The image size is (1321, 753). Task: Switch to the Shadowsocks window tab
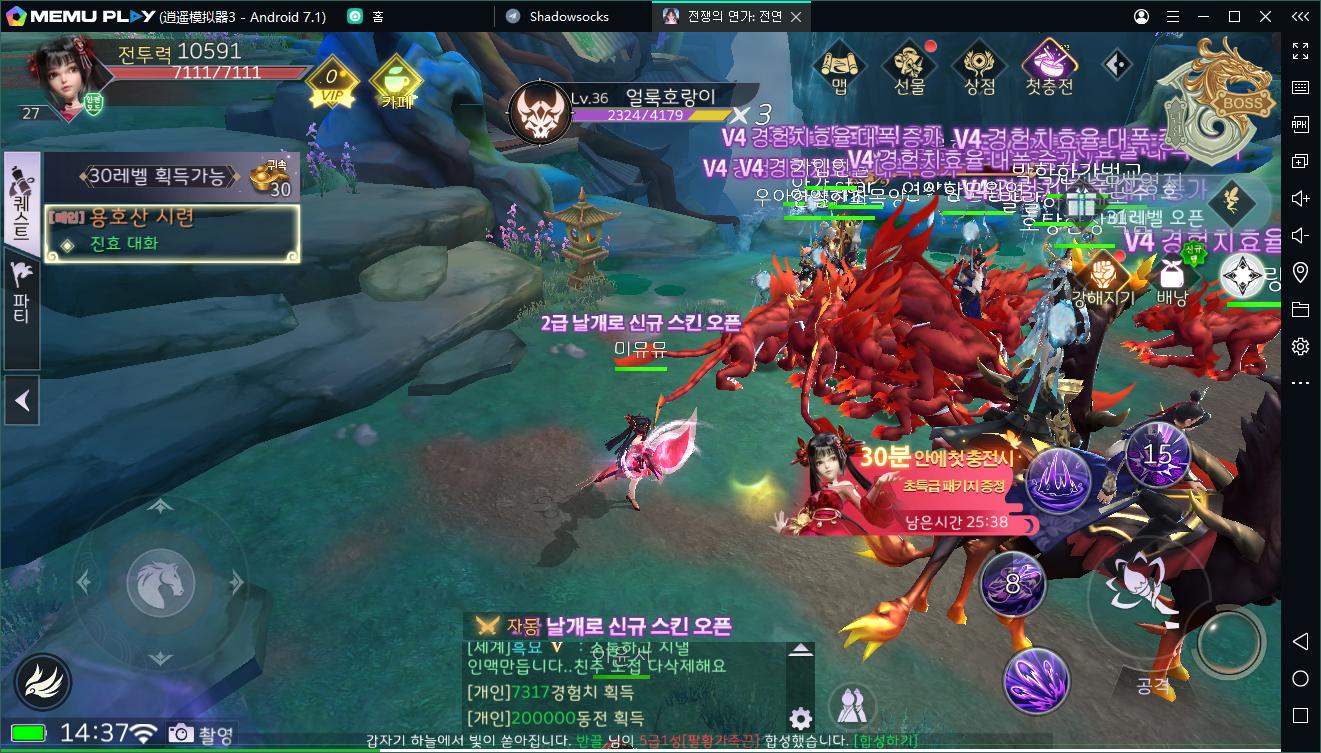(x=568, y=16)
